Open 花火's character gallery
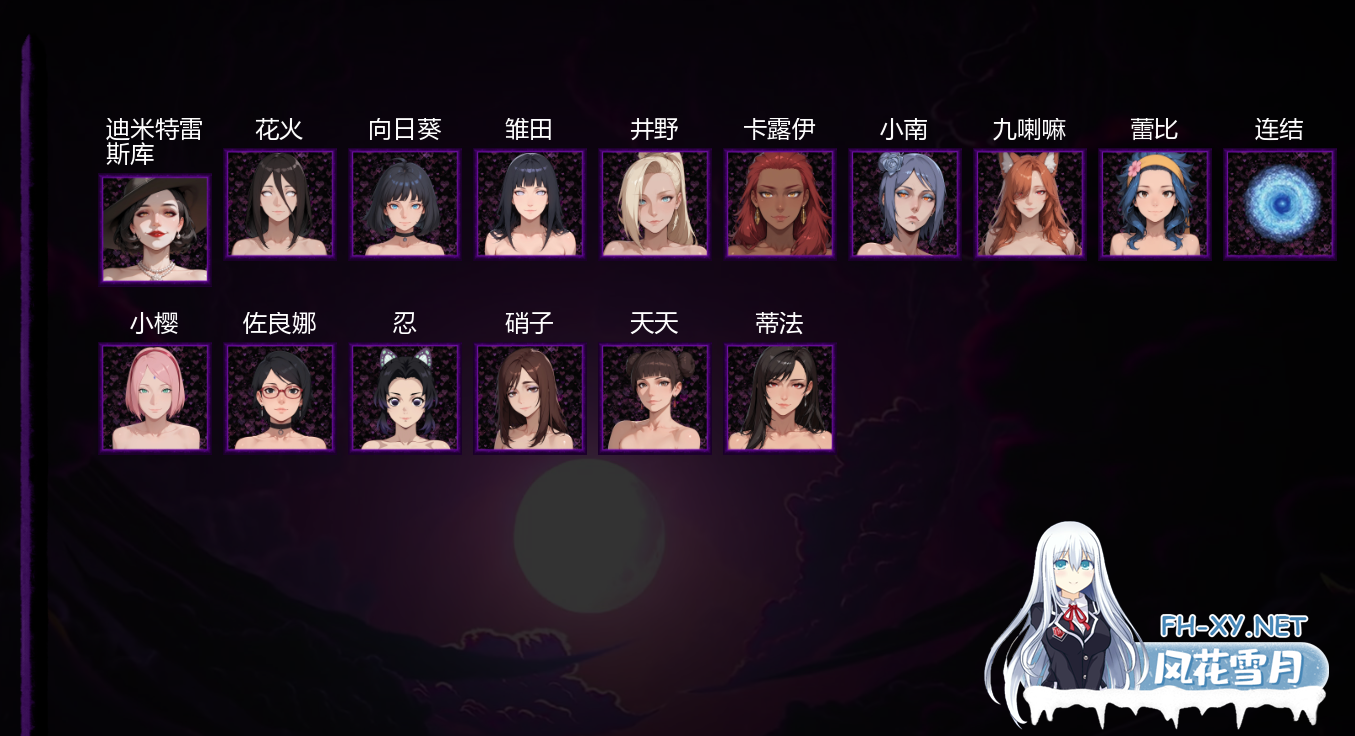The image size is (1355, 736). pyautogui.click(x=280, y=204)
